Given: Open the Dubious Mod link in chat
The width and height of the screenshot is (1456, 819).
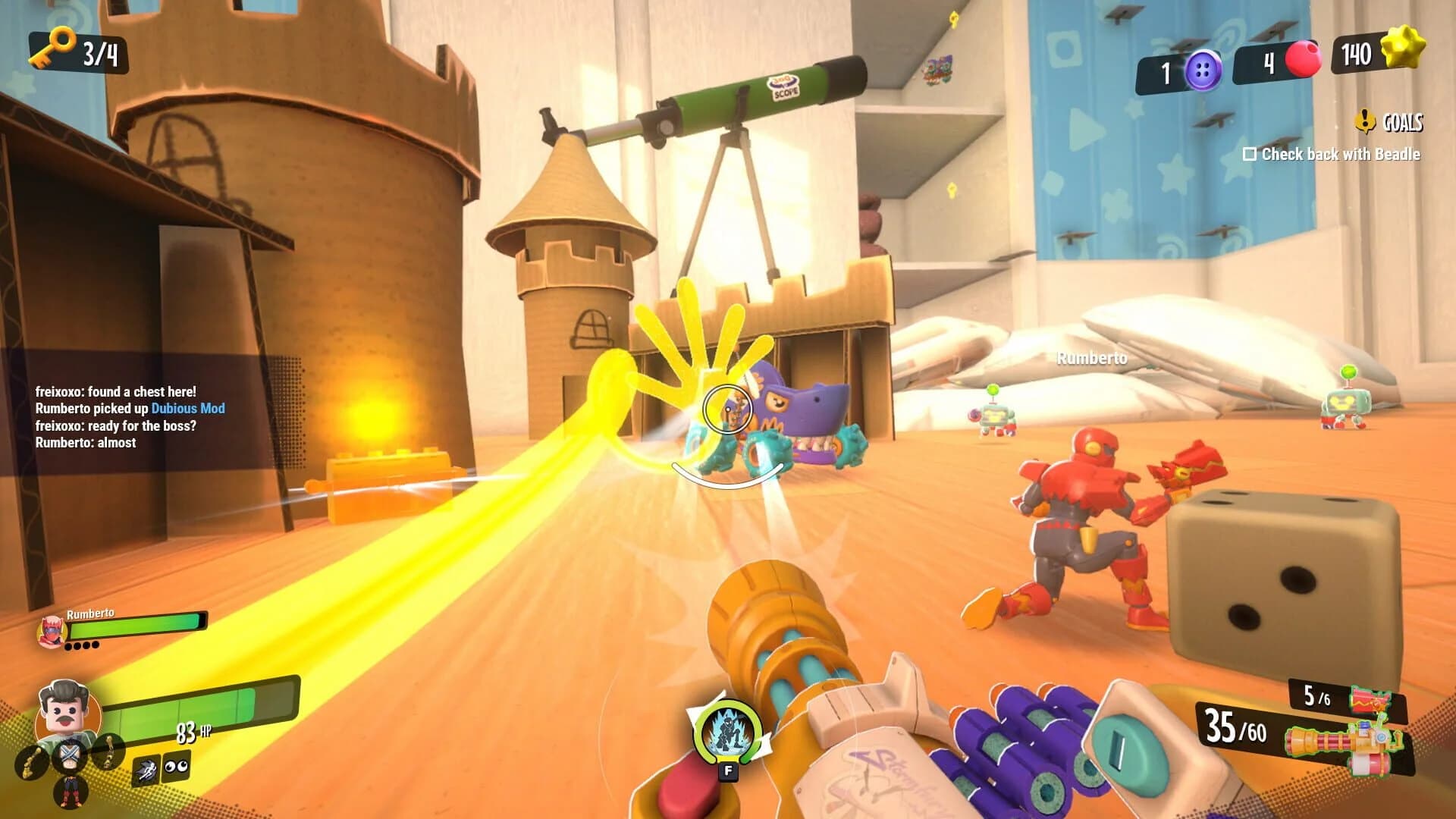Looking at the screenshot, I should (188, 408).
